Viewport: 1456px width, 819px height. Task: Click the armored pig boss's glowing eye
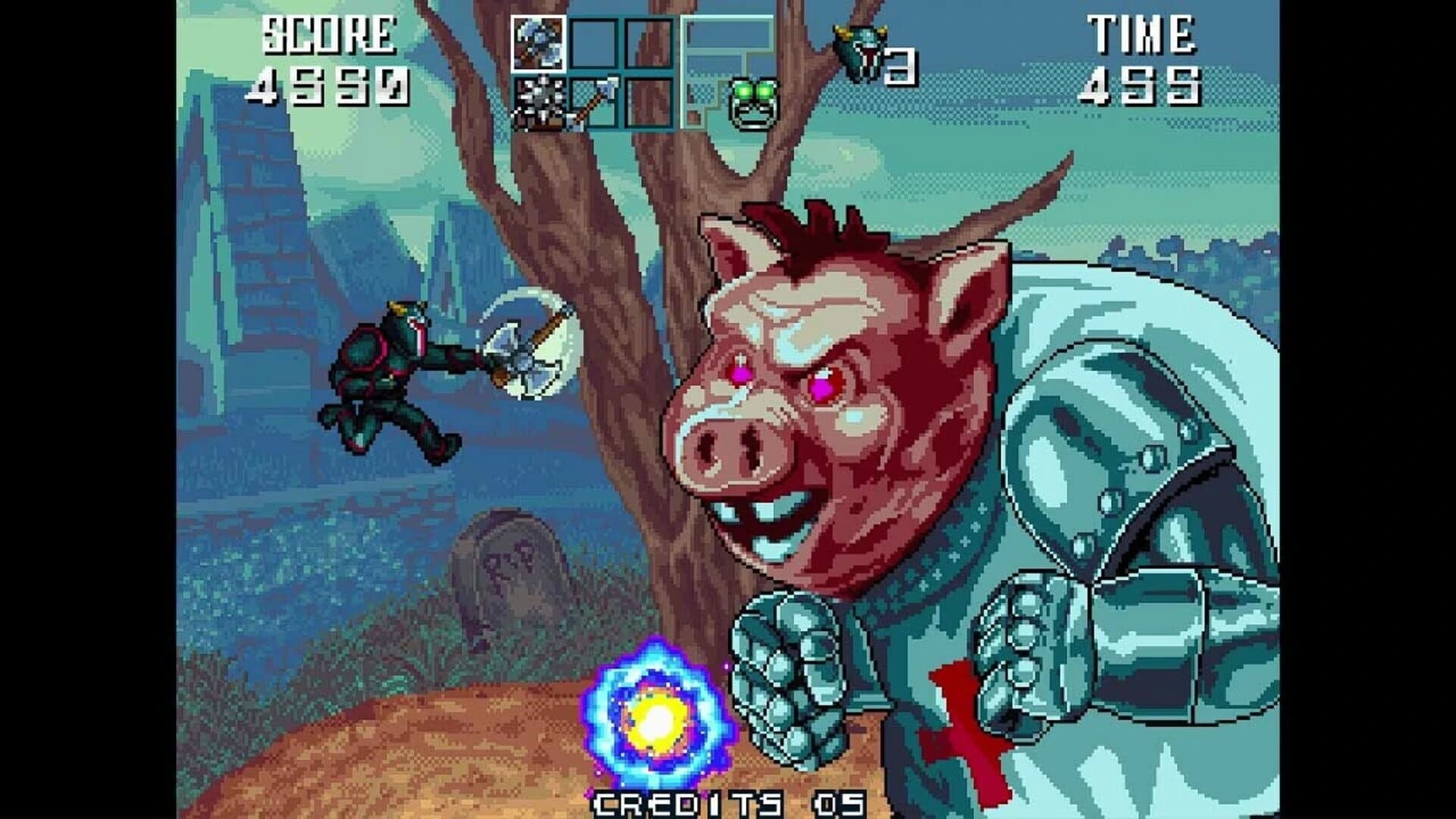point(819,387)
